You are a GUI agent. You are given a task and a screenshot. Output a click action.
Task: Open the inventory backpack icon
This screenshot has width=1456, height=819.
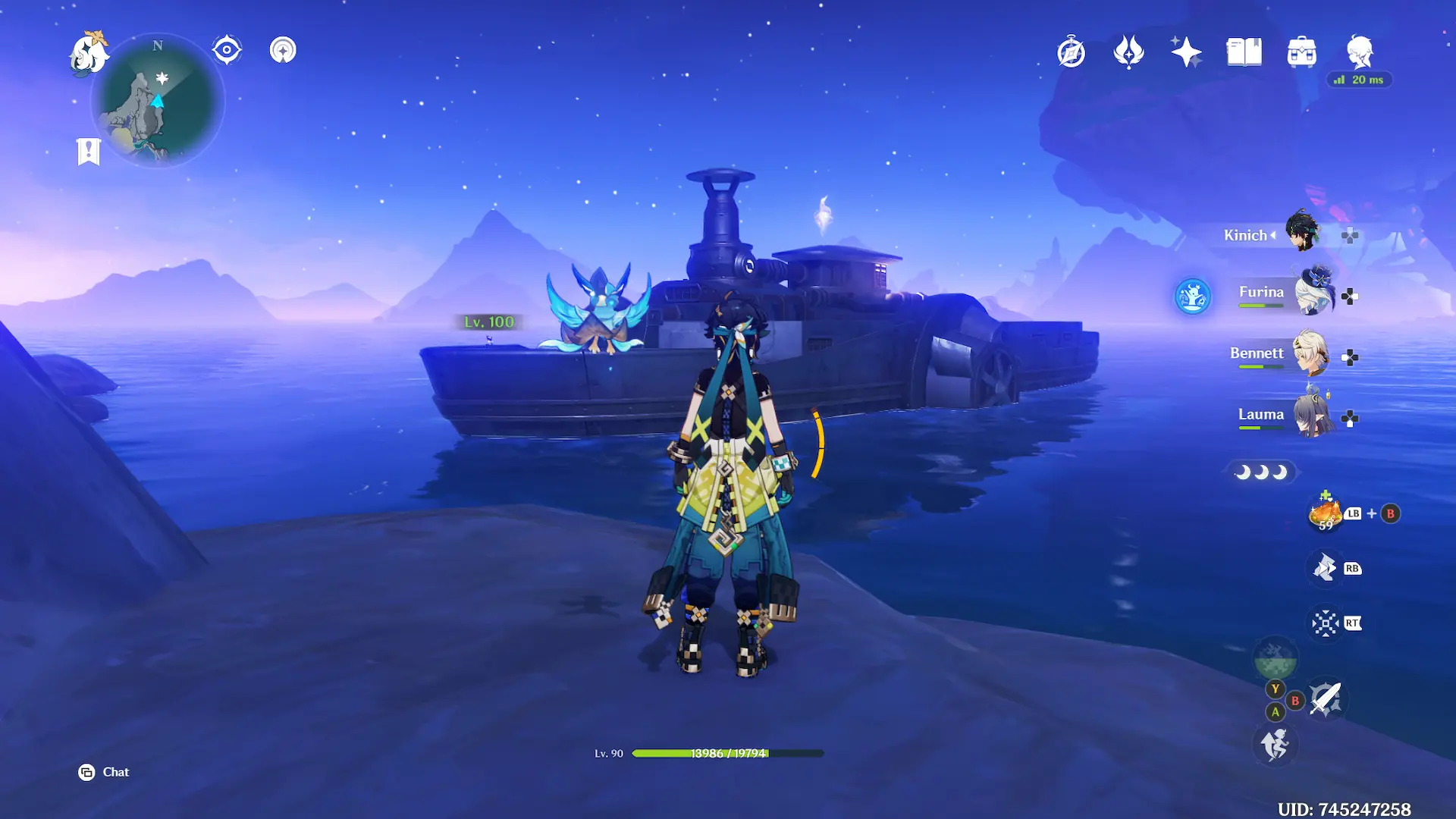[1301, 52]
